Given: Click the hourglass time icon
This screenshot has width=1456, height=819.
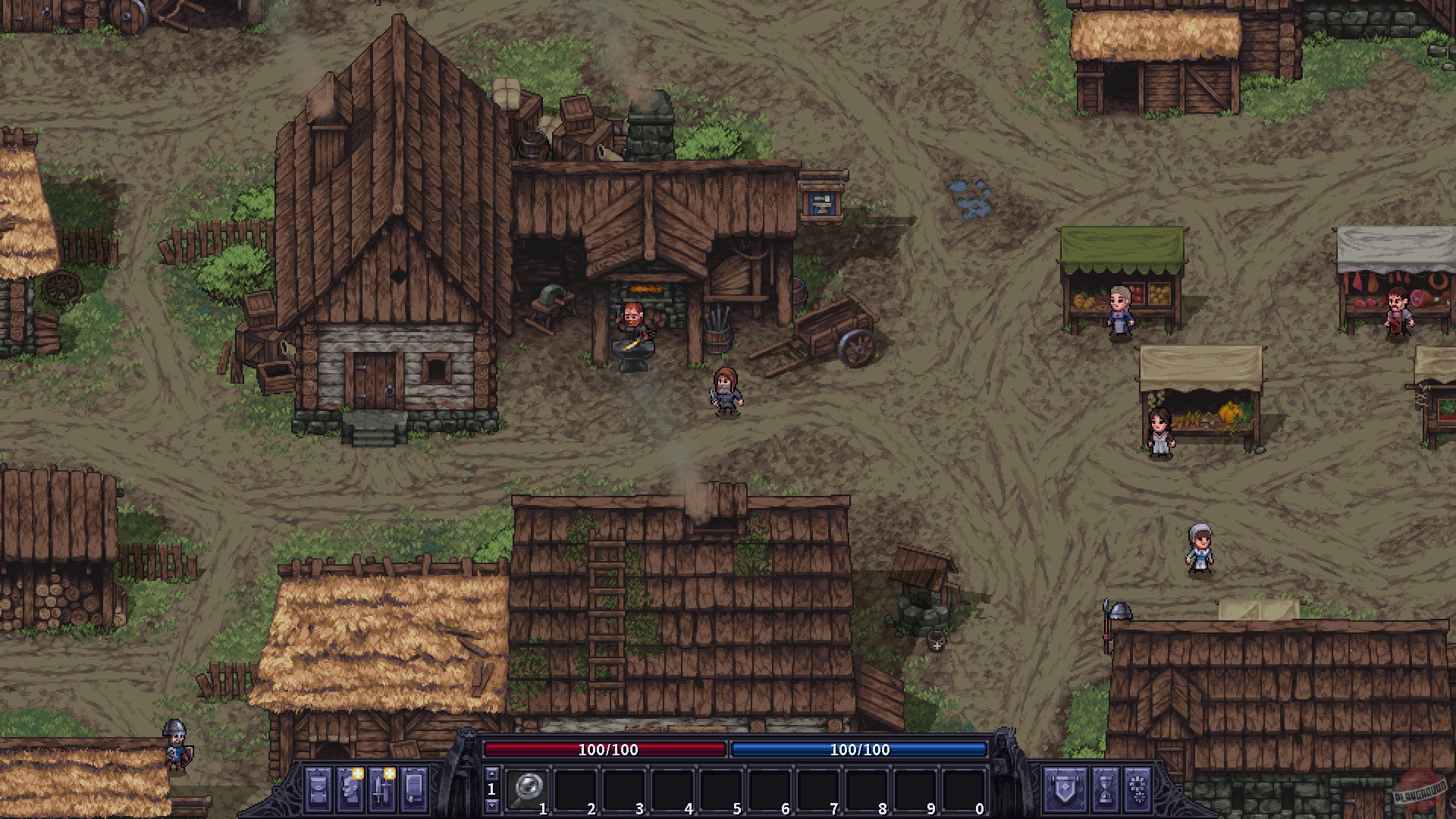Looking at the screenshot, I should [1104, 789].
